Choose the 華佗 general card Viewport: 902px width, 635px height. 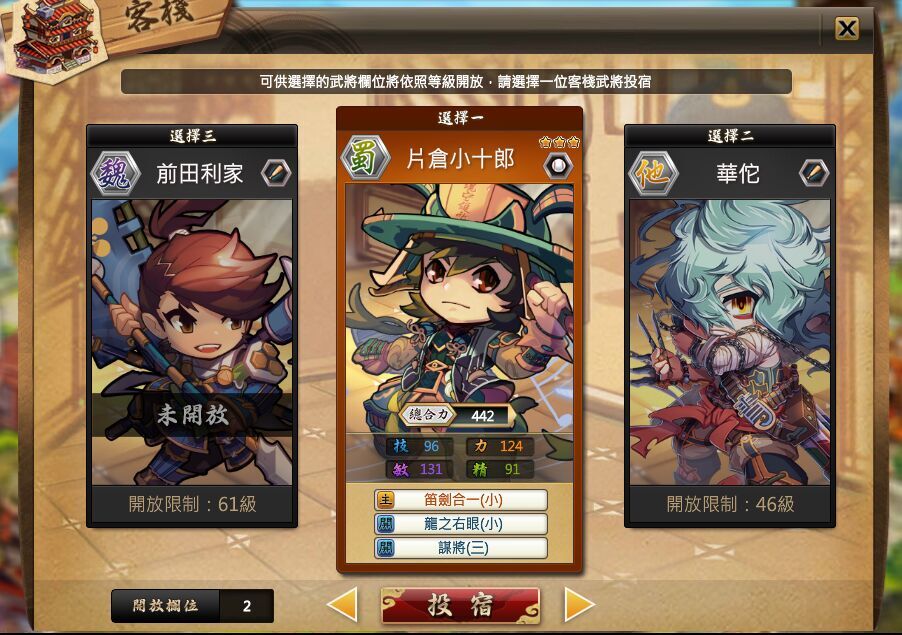click(729, 340)
